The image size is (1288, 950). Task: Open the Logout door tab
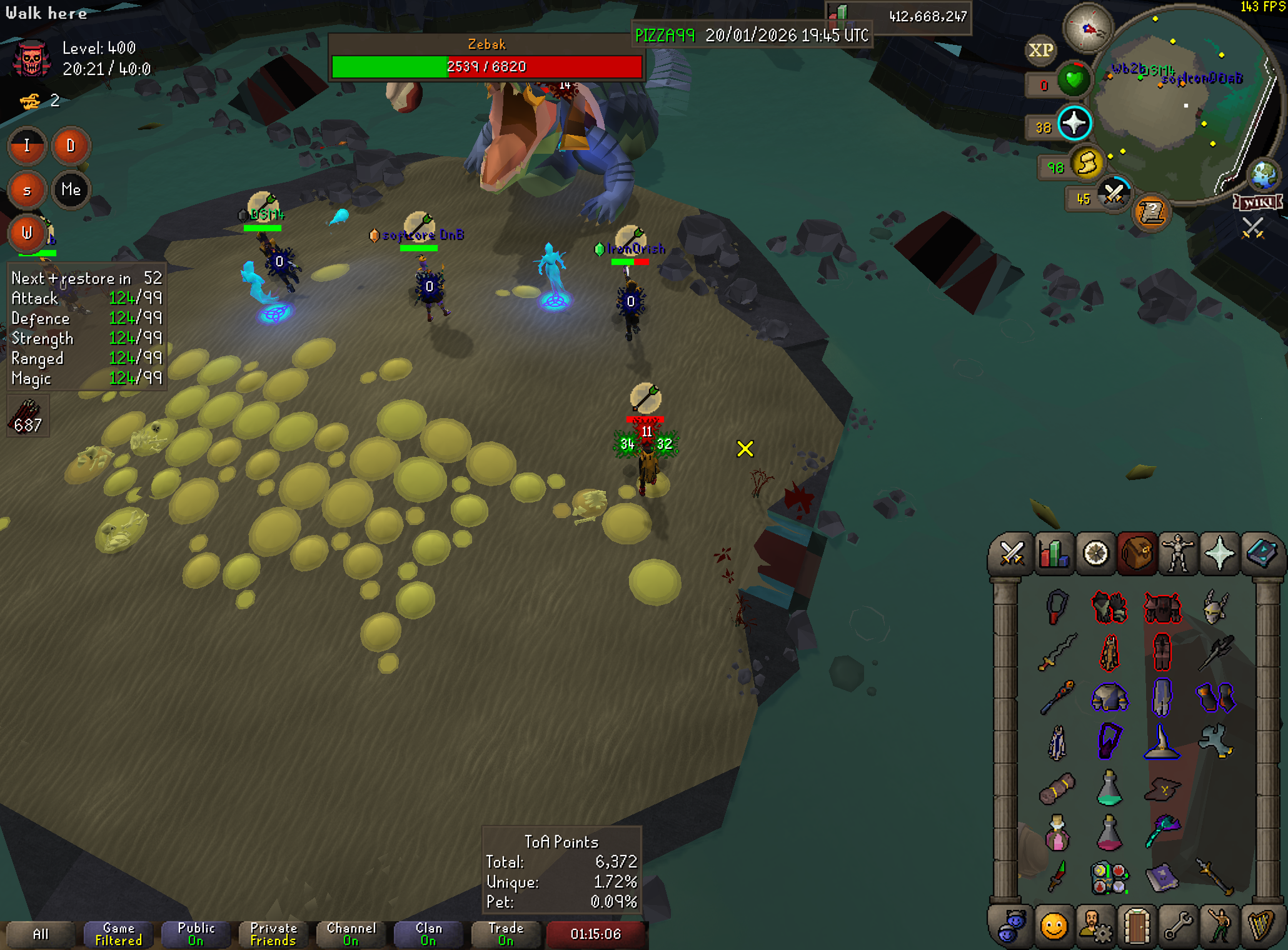[x=1137, y=926]
